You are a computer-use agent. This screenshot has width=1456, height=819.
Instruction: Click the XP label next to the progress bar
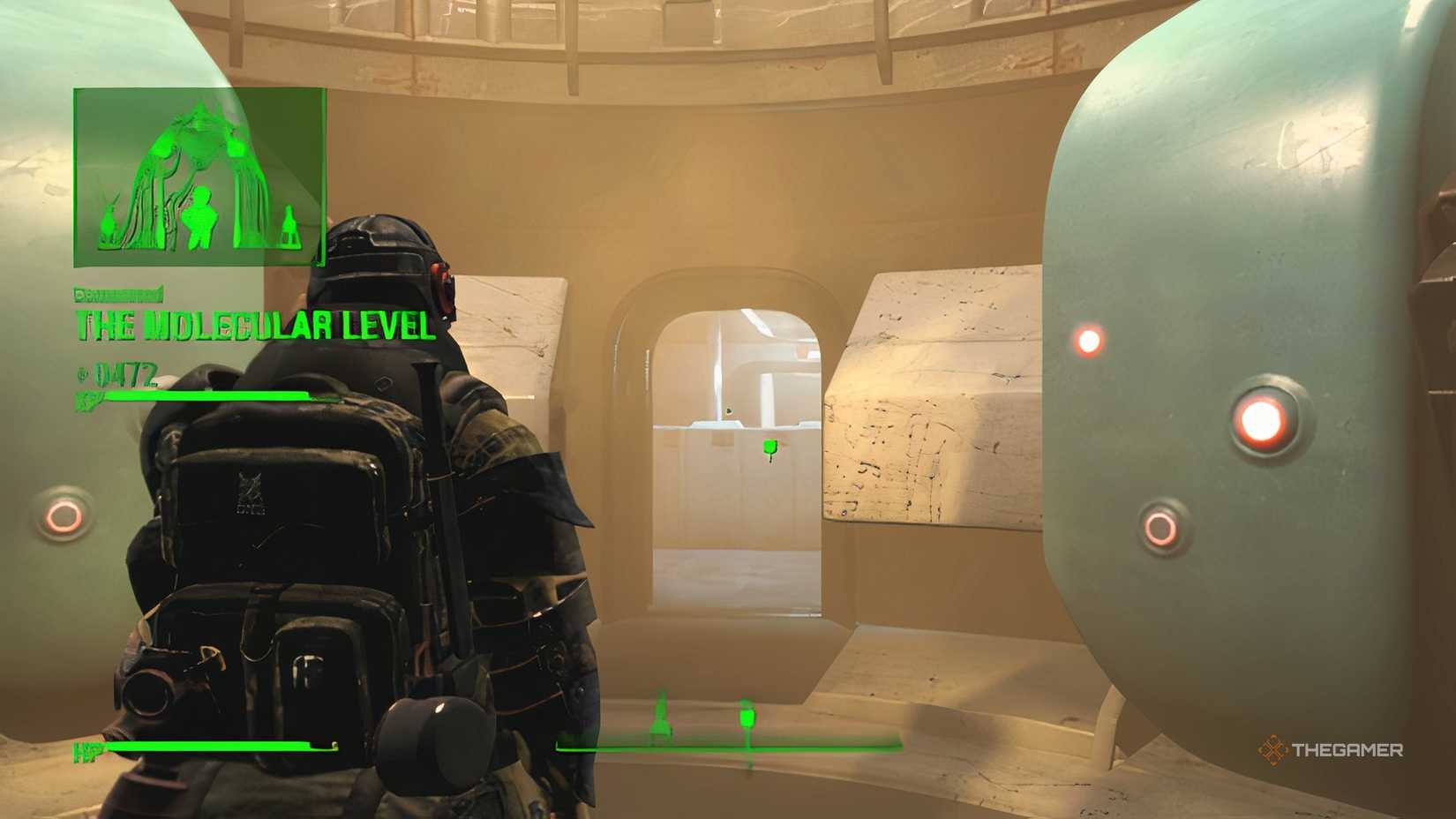click(x=84, y=399)
